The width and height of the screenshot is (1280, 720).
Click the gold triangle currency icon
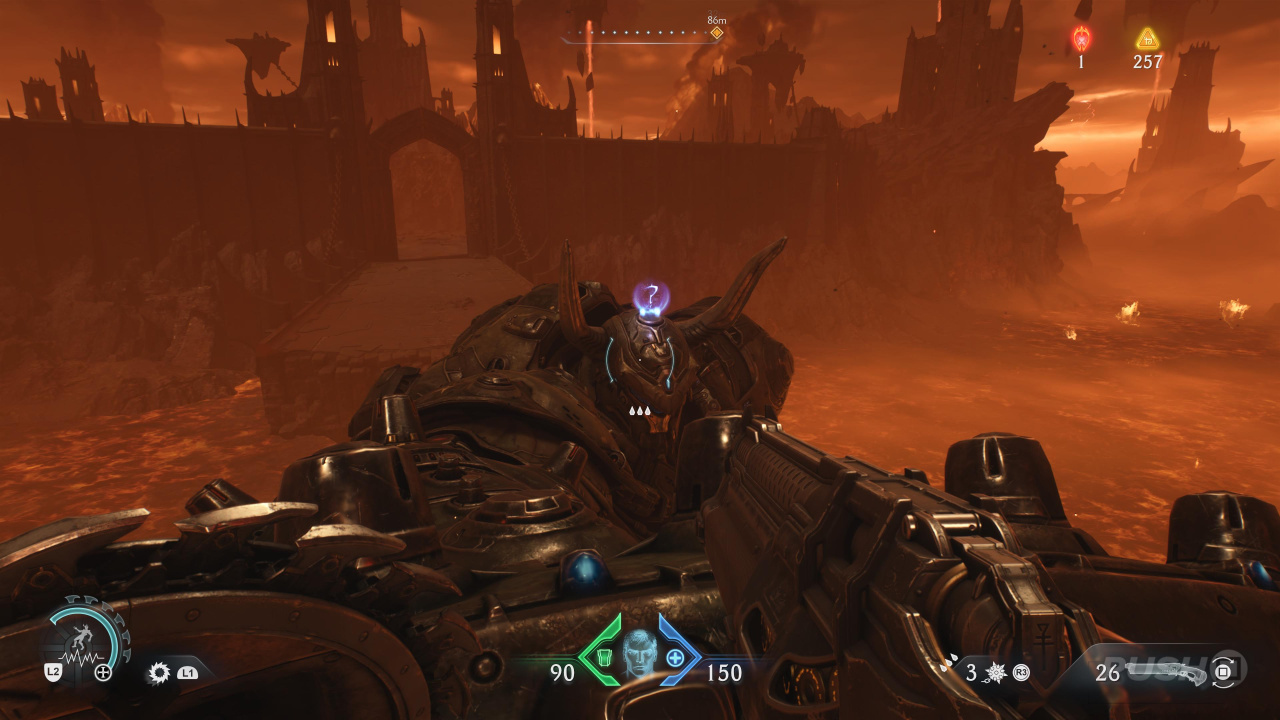[1147, 39]
